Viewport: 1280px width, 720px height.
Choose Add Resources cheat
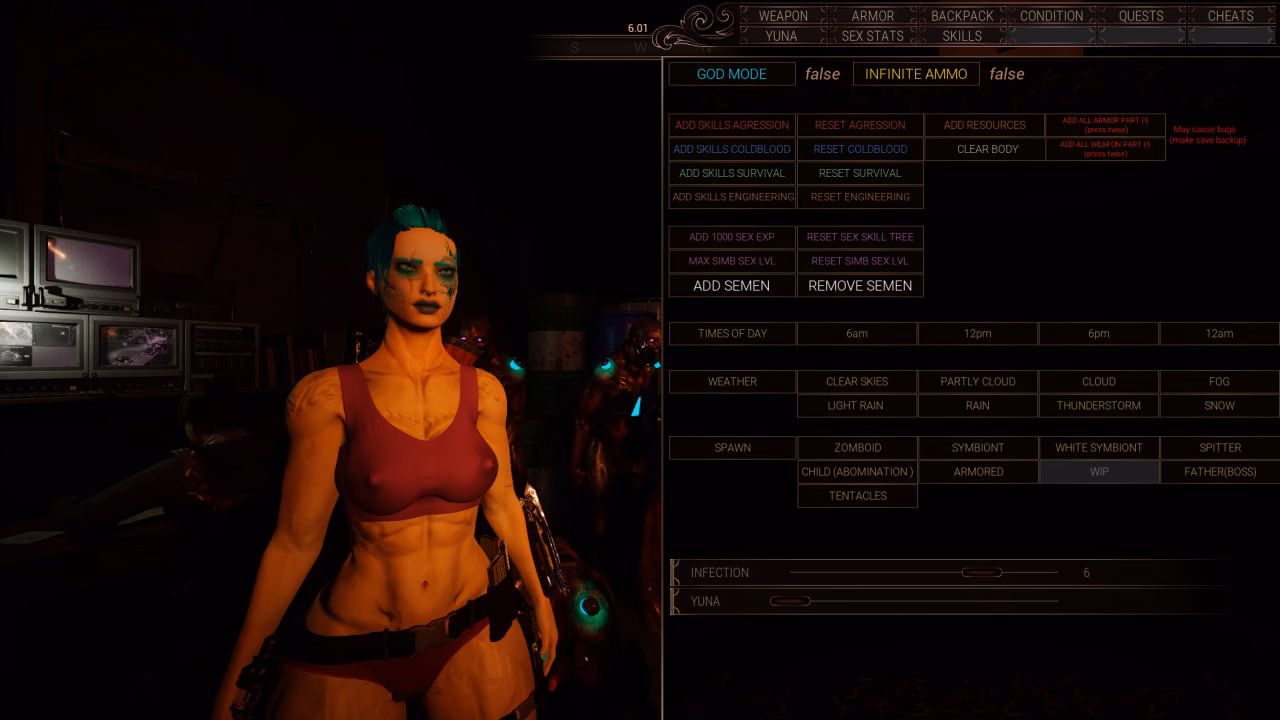tap(984, 125)
